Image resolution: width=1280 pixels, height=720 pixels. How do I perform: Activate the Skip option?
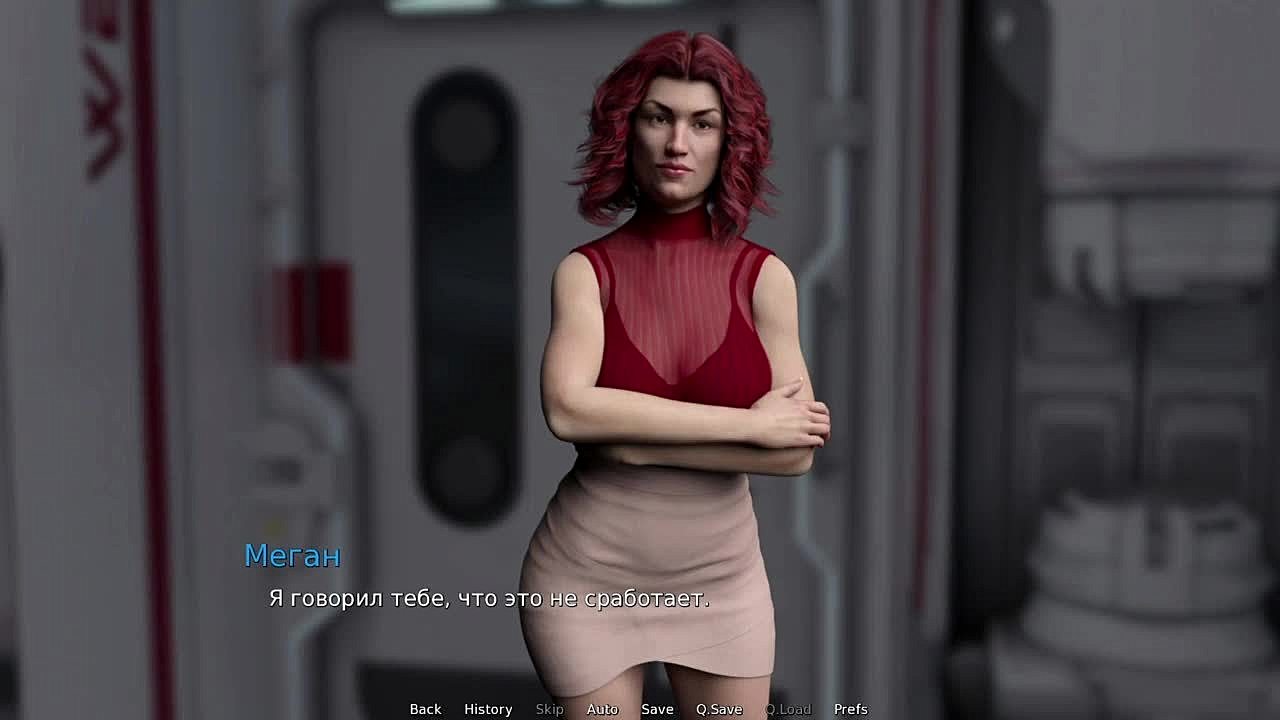pyautogui.click(x=549, y=709)
